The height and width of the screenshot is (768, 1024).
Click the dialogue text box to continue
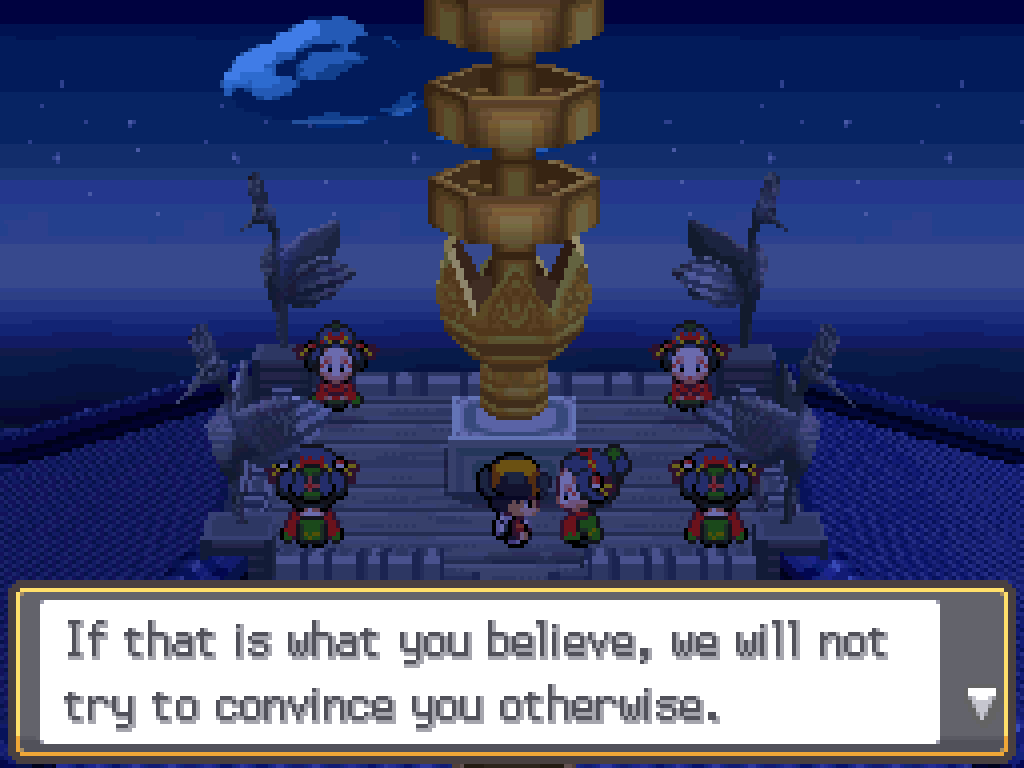tap(490, 673)
